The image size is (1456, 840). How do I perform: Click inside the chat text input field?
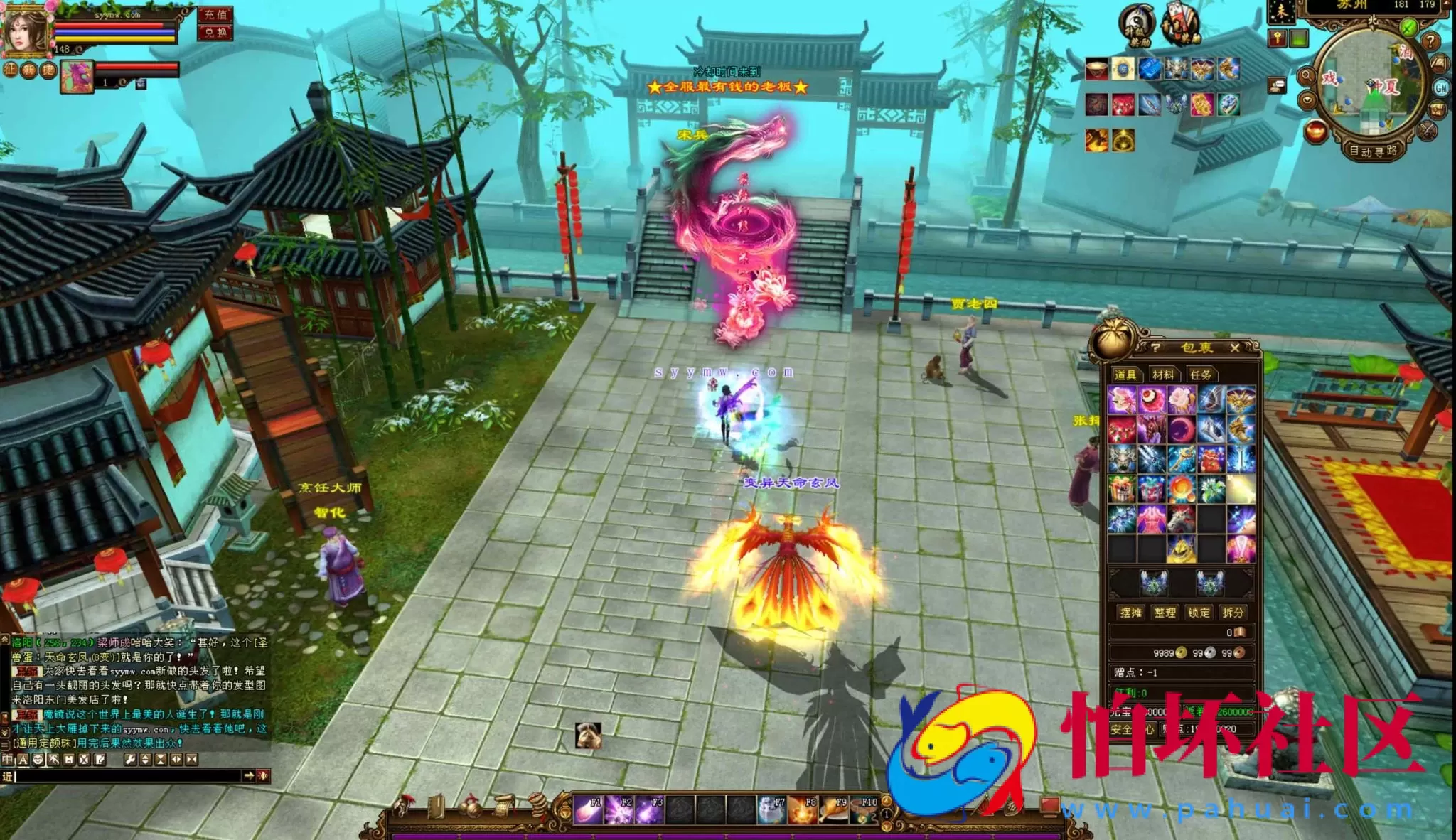tap(128, 776)
